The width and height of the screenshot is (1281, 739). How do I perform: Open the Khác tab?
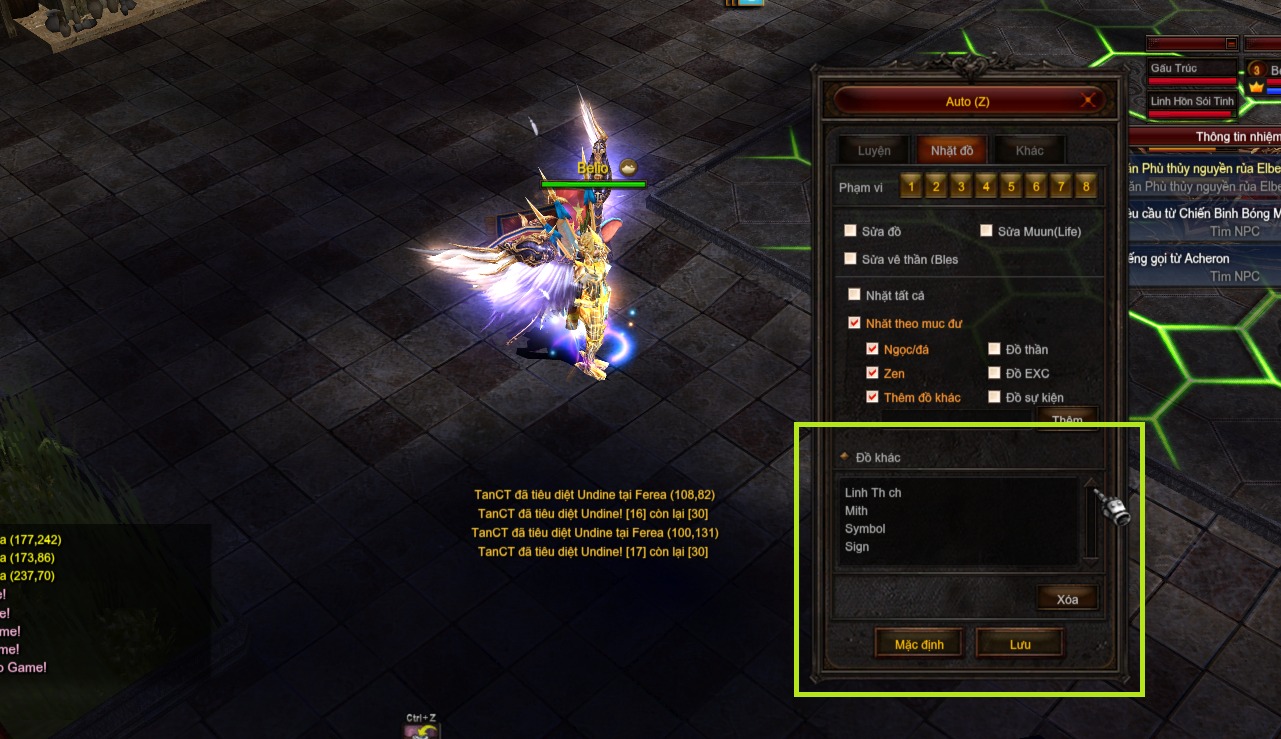point(1029,151)
